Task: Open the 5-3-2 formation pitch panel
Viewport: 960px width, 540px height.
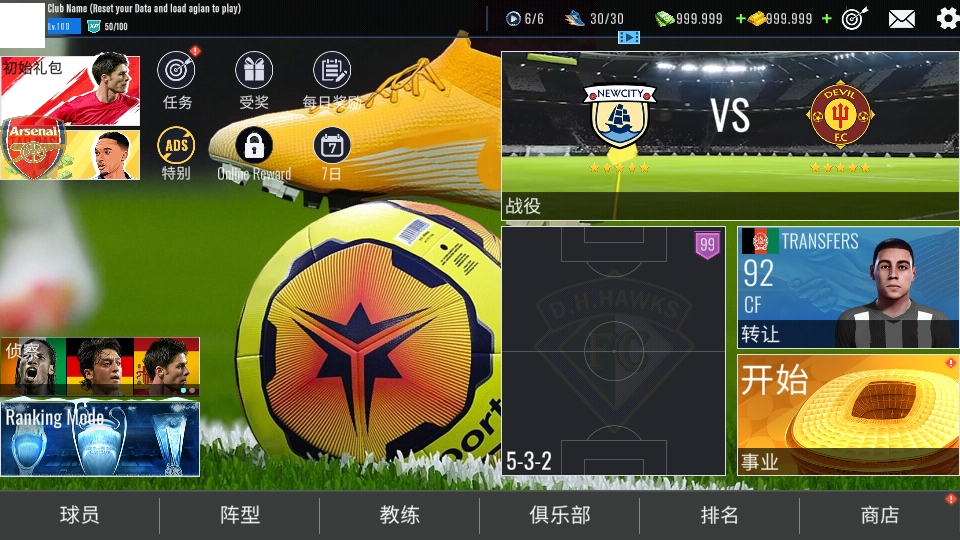Action: click(613, 350)
